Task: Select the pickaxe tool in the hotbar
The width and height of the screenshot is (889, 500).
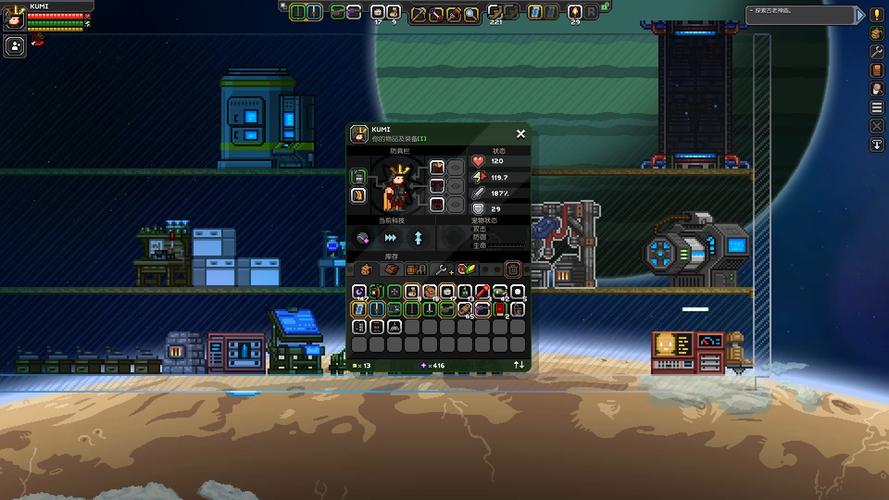Action: click(x=419, y=13)
